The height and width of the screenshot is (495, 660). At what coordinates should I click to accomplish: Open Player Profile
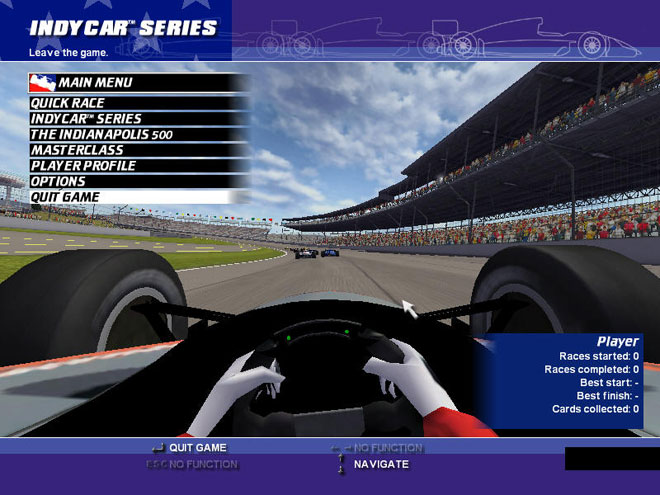83,166
